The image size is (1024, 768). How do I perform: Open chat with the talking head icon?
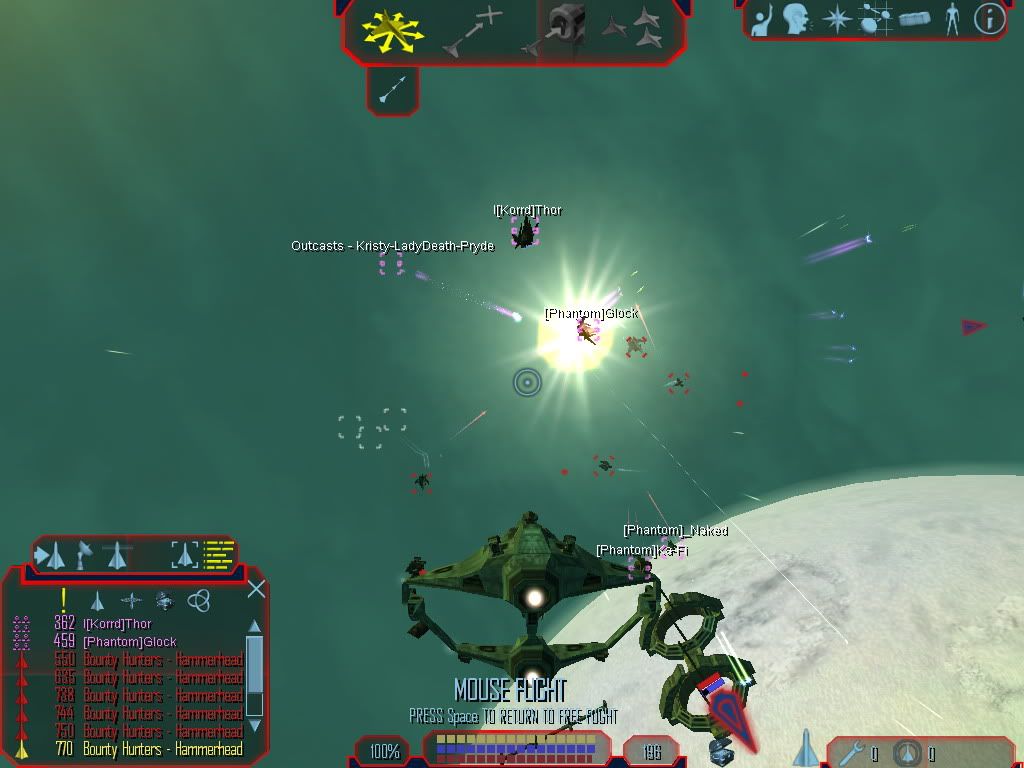pyautogui.click(x=796, y=19)
